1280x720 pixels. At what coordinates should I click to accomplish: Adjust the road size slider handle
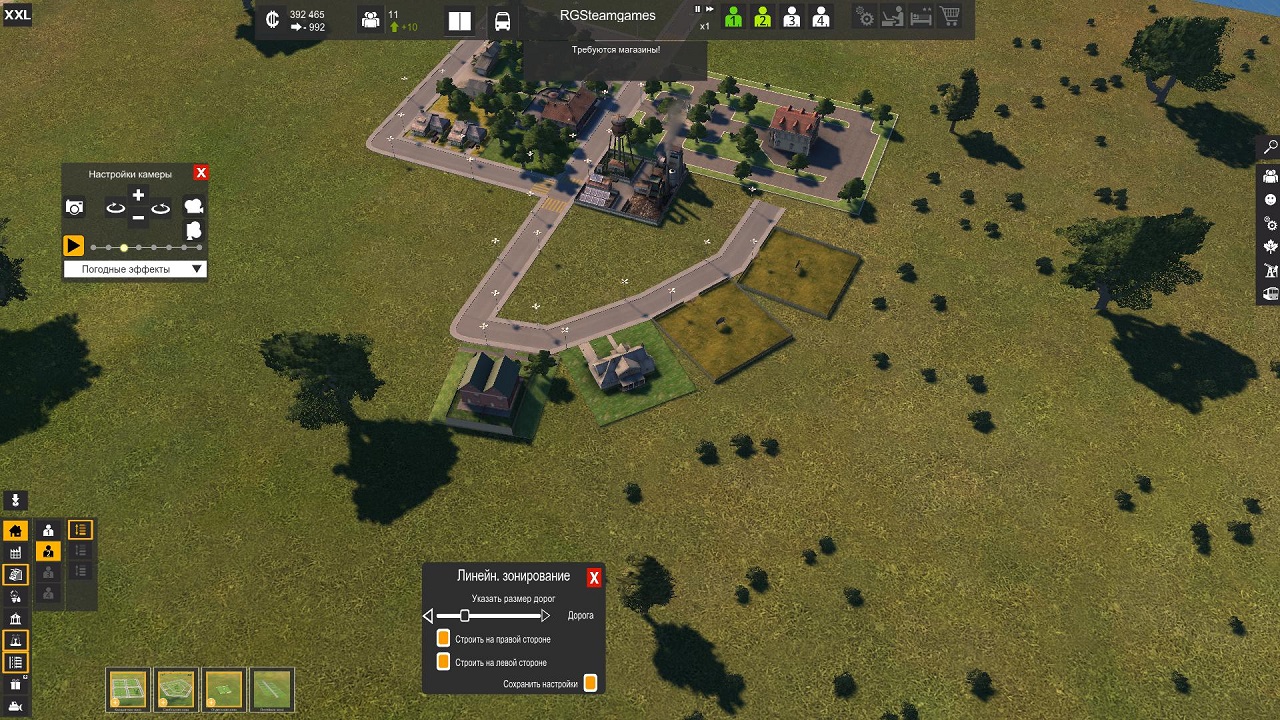click(465, 616)
